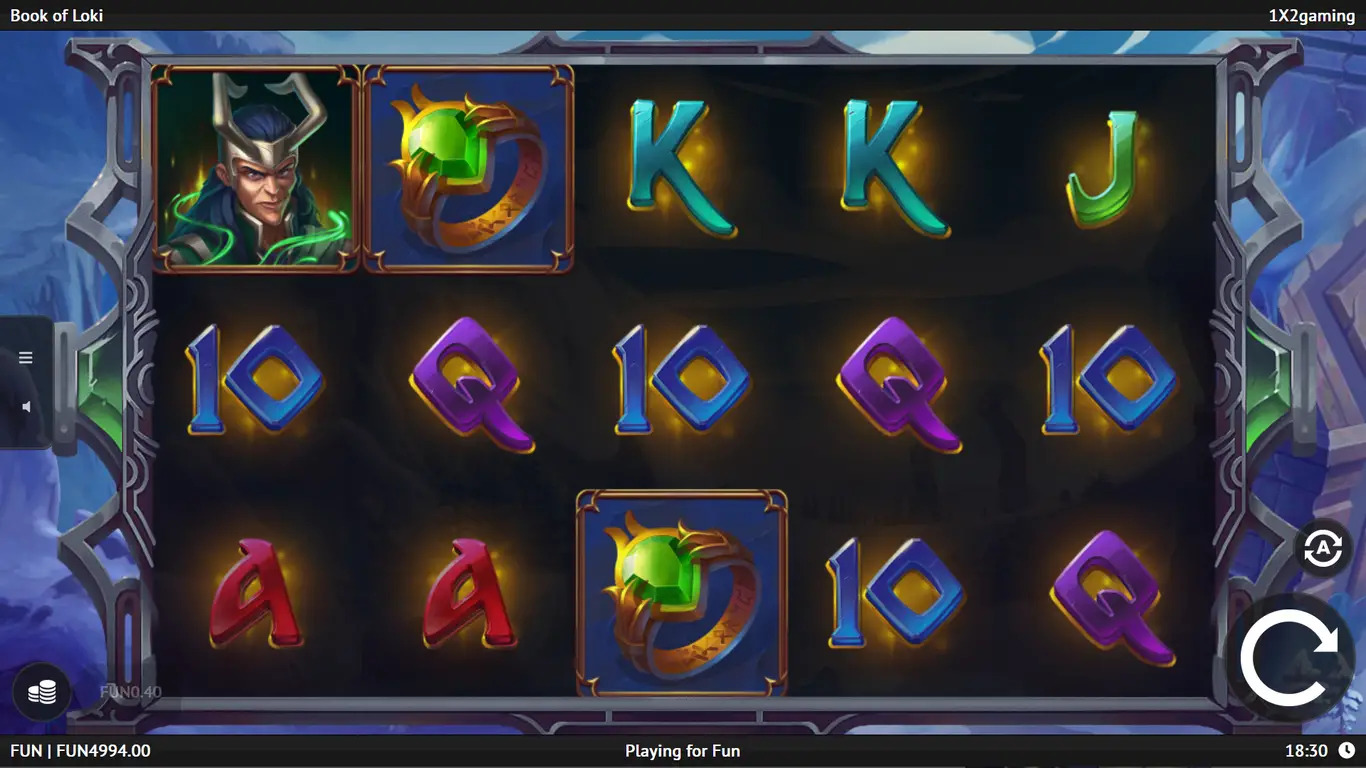1366x768 pixels.
Task: Select the teal K symbol on reel three
Action: pyautogui.click(x=680, y=165)
